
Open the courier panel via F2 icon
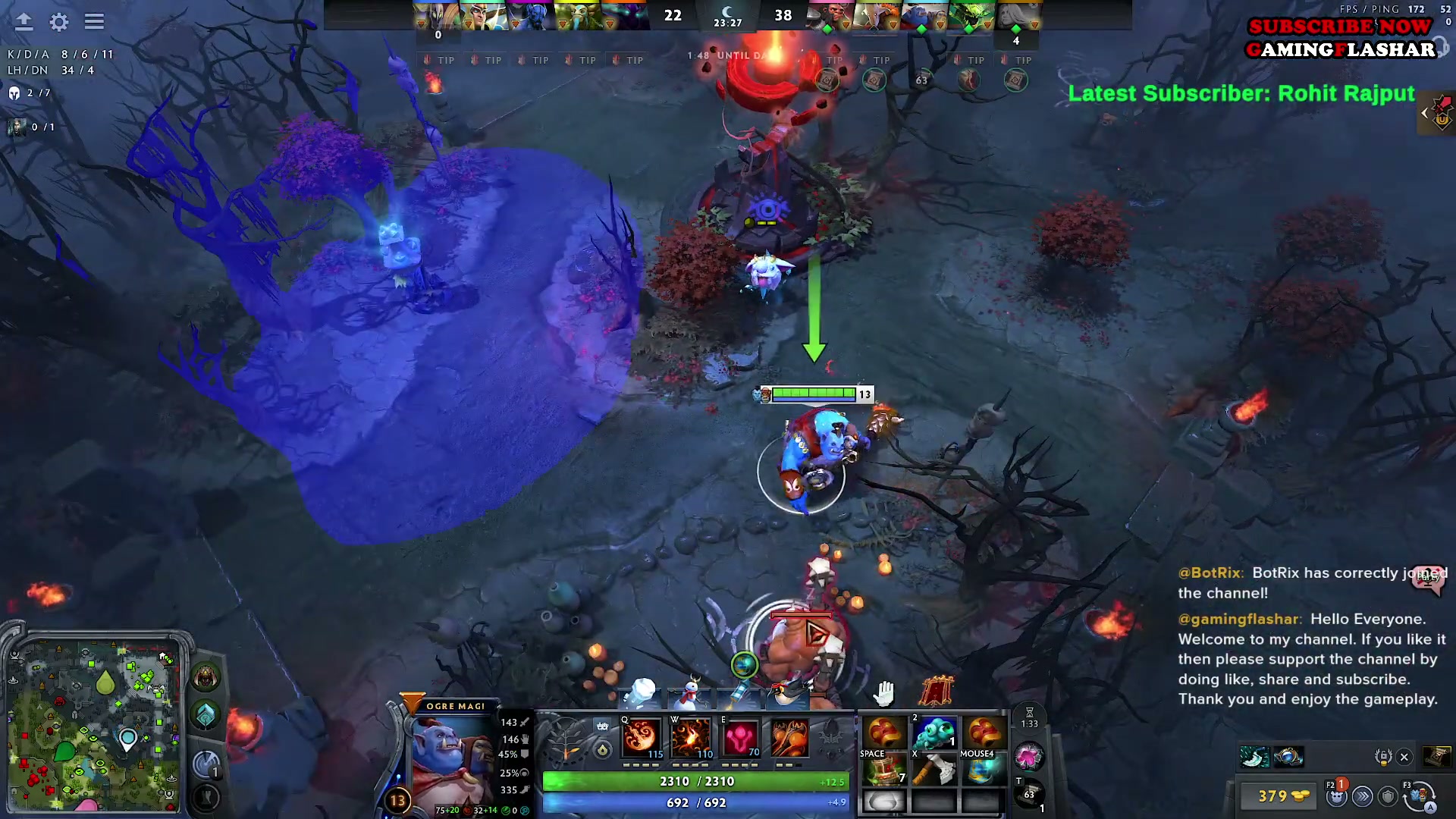(1336, 798)
